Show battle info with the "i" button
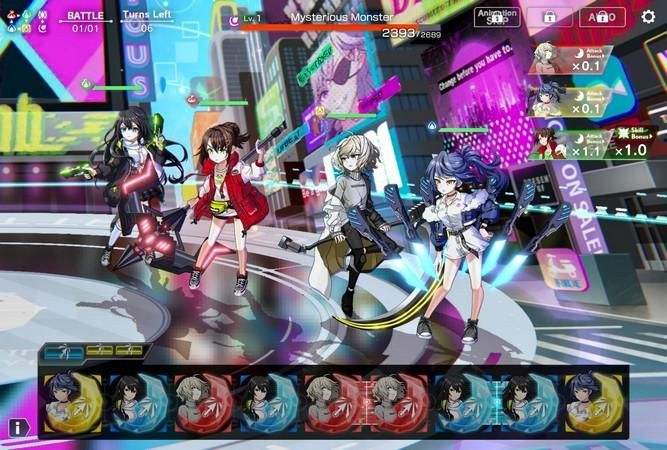 coord(18,427)
